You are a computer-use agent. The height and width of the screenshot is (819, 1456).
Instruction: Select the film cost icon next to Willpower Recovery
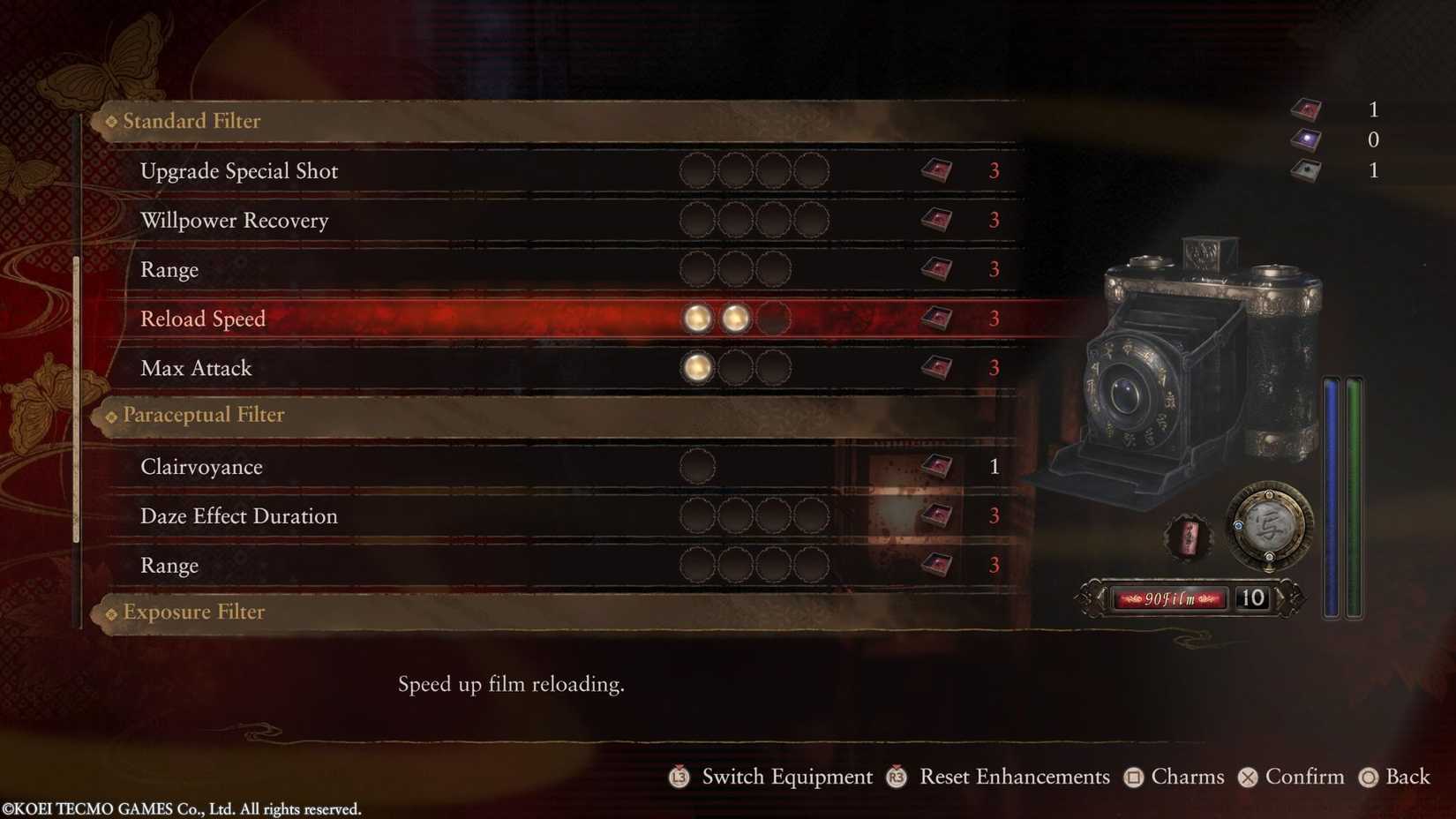(935, 220)
